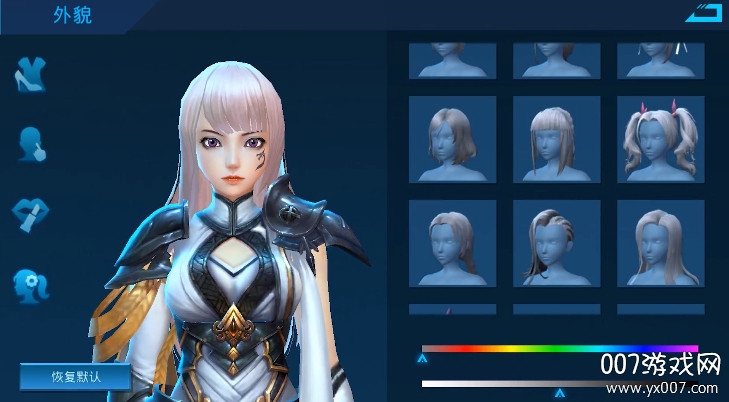Select the short bob hairstyle thumbnail
The height and width of the screenshot is (402, 729).
click(x=453, y=139)
